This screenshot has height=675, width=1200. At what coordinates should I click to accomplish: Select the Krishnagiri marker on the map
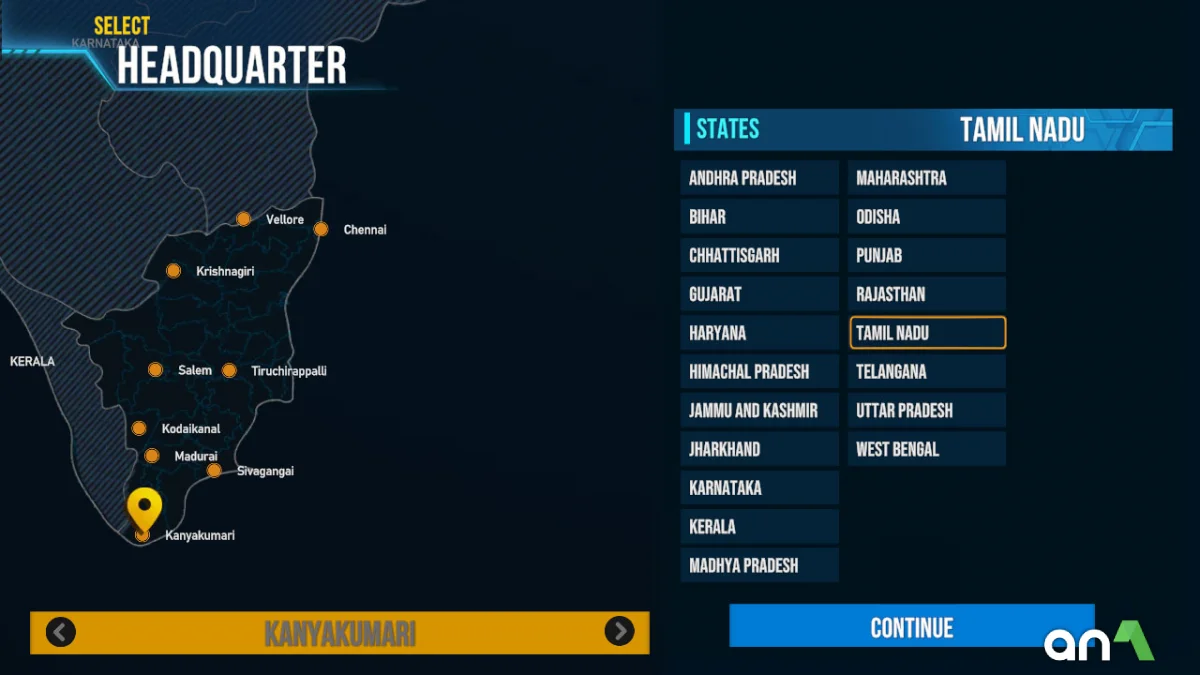(174, 271)
